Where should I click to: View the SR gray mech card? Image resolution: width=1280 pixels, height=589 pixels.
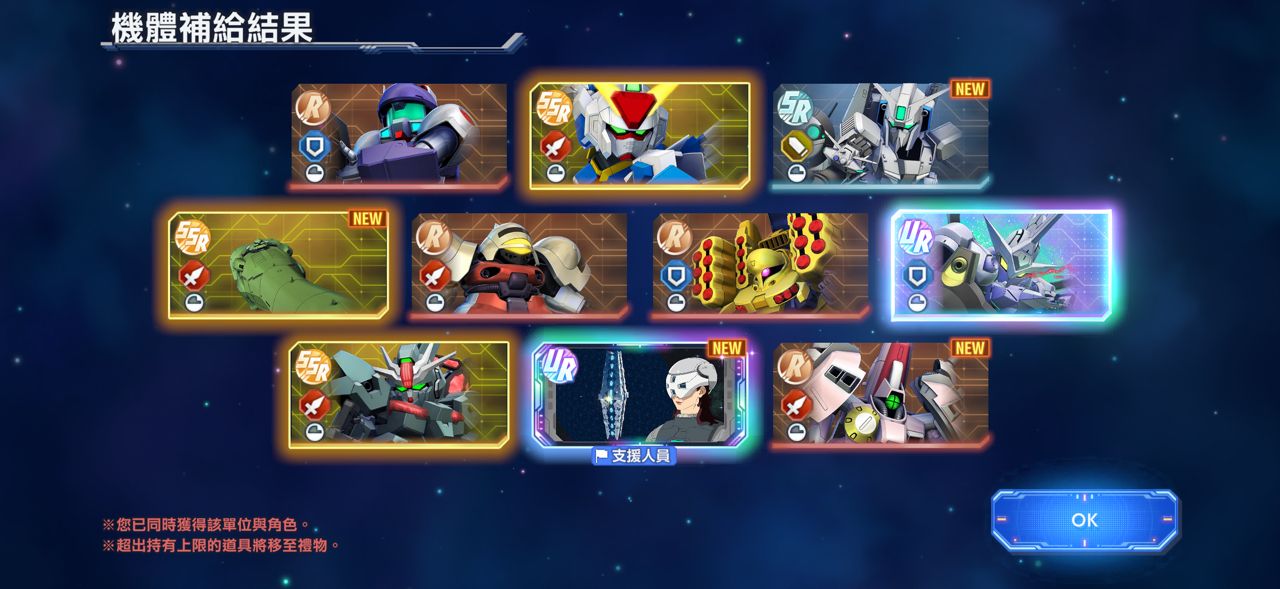[x=881, y=135]
